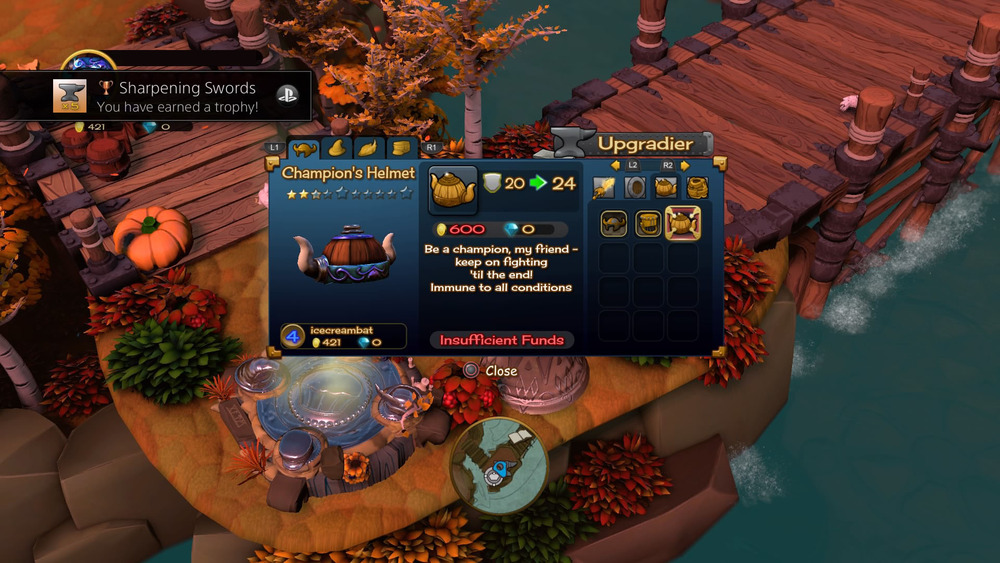The height and width of the screenshot is (563, 1000).
Task: Click the right yellow category arrow
Action: click(685, 165)
